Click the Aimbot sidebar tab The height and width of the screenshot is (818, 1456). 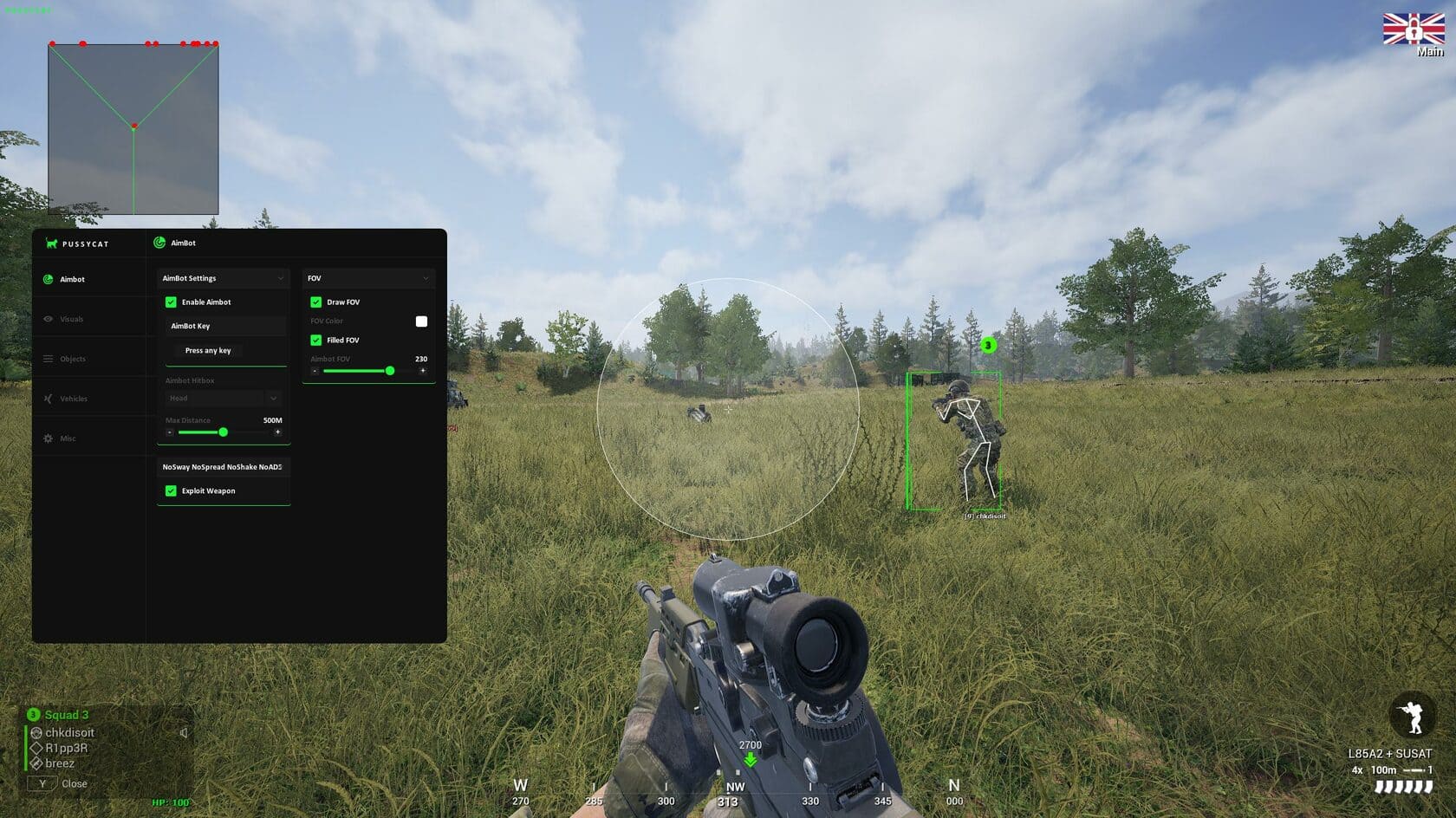[72, 279]
